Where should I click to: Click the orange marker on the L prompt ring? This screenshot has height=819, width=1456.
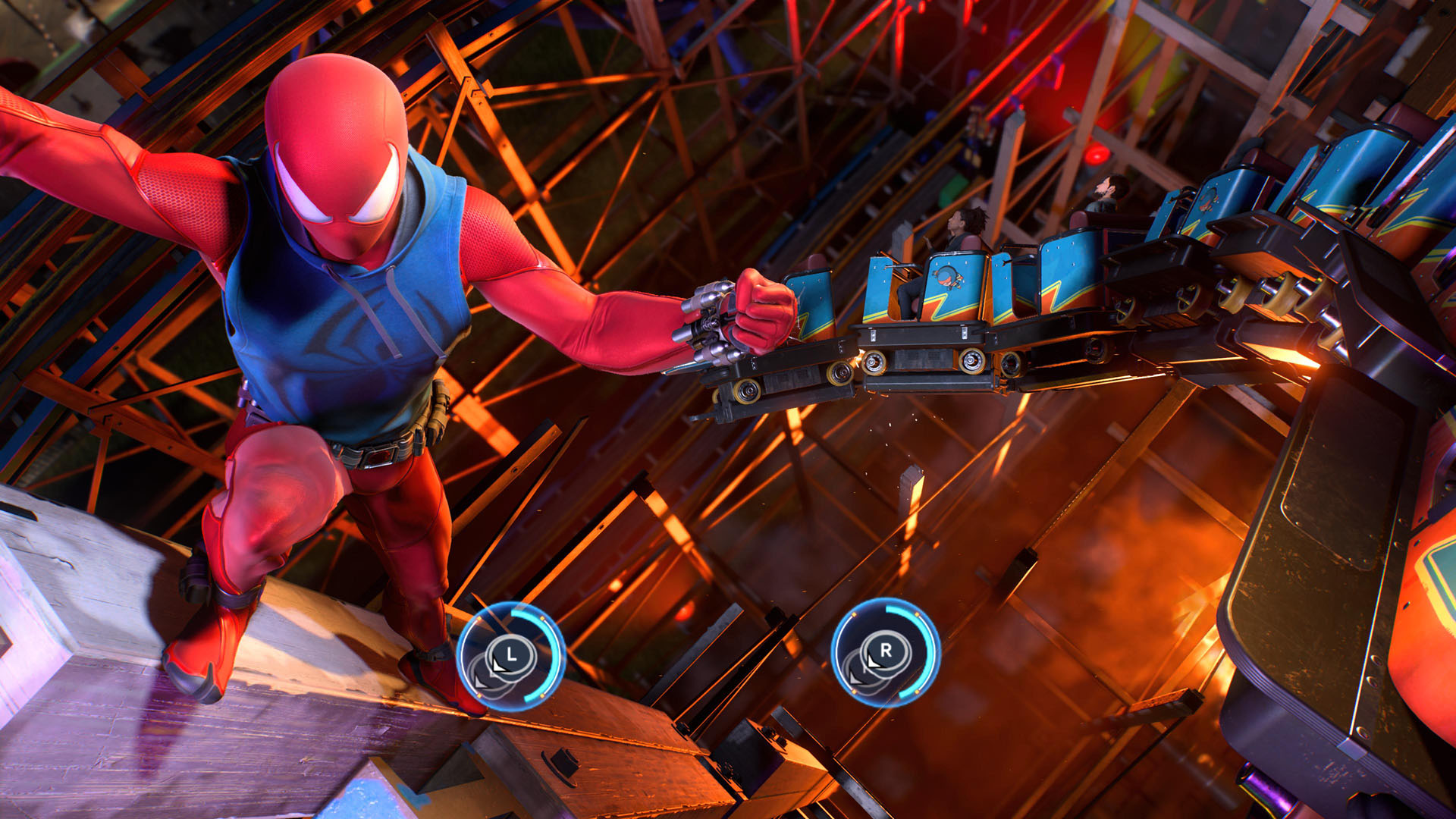[x=541, y=617]
